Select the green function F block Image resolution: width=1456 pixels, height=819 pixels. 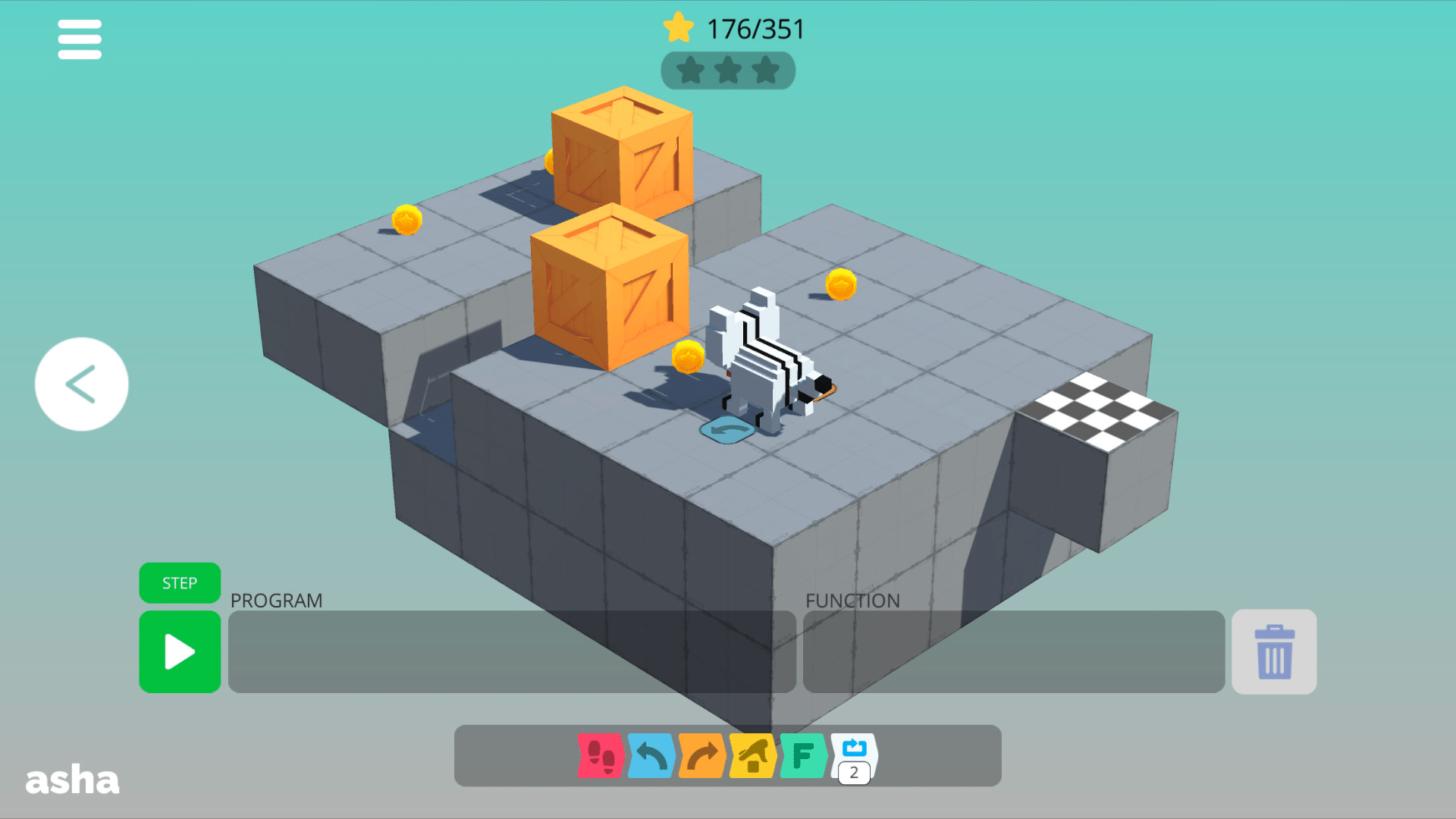[x=802, y=756]
